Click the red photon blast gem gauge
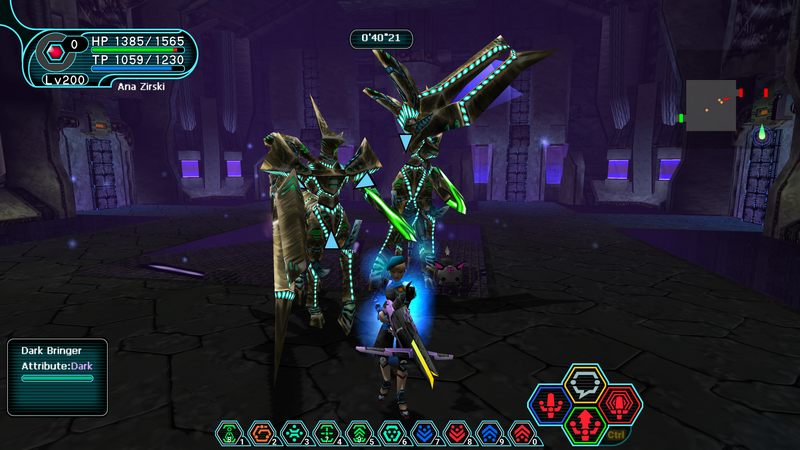Screen dimensions: 800x450 pyautogui.click(x=56, y=48)
